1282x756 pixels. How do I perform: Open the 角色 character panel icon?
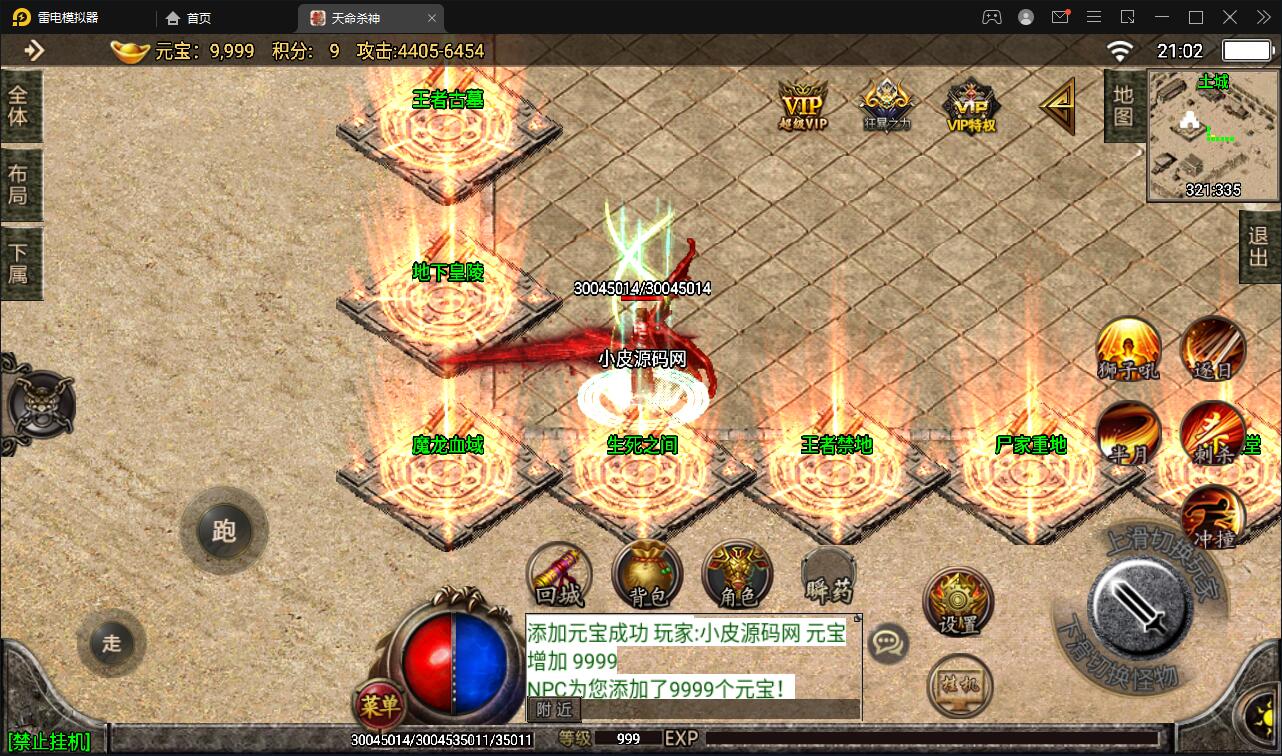(x=737, y=575)
